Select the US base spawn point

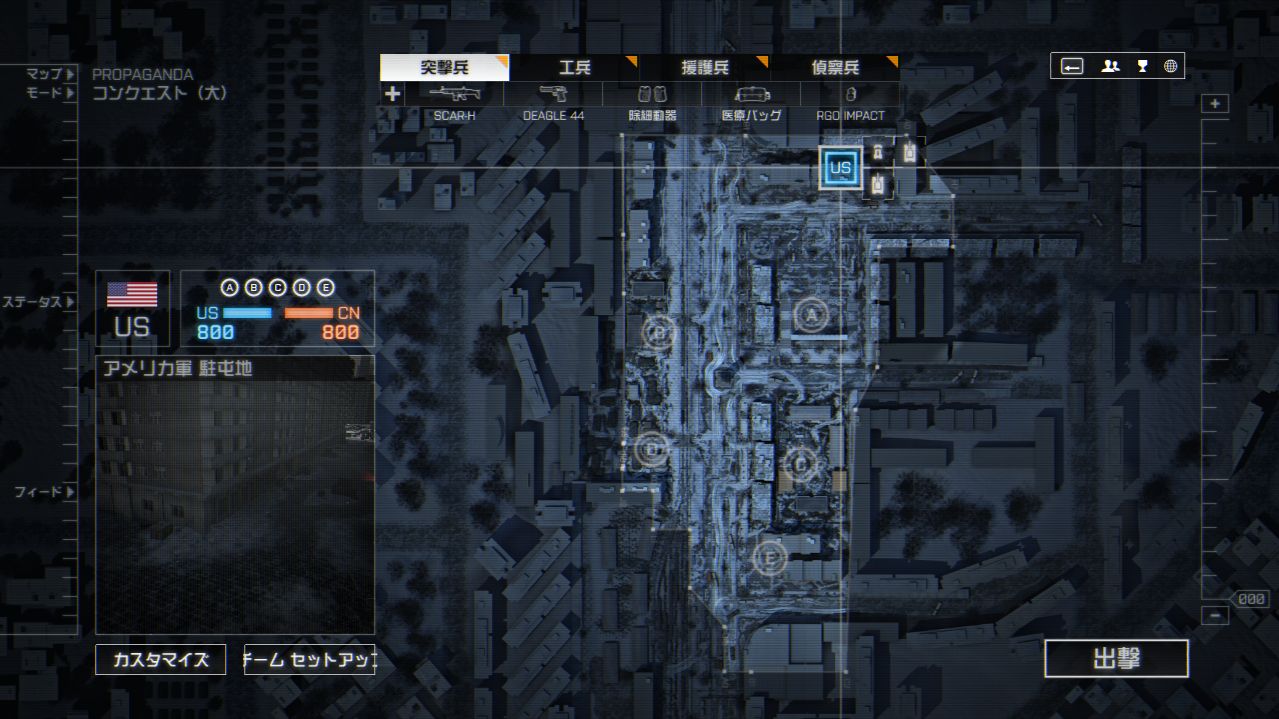[840, 168]
